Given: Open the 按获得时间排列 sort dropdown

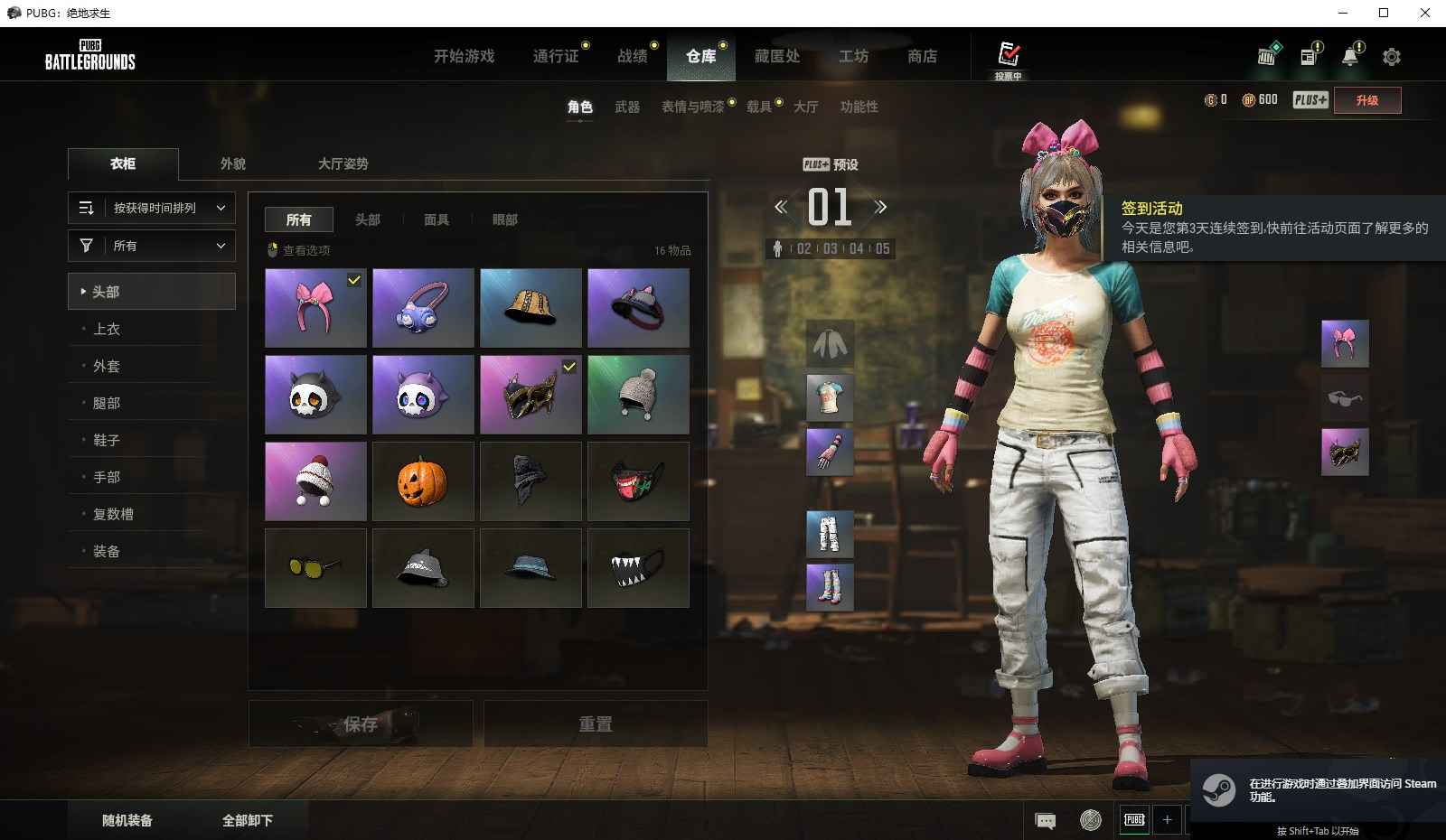Looking at the screenshot, I should pyautogui.click(x=152, y=208).
